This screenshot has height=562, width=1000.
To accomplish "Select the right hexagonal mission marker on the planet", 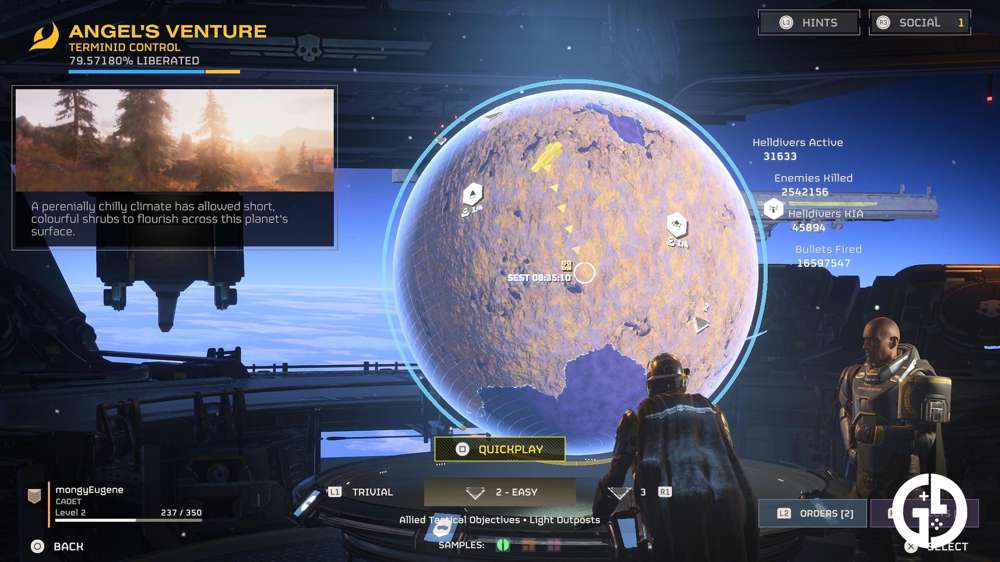I will [x=677, y=225].
